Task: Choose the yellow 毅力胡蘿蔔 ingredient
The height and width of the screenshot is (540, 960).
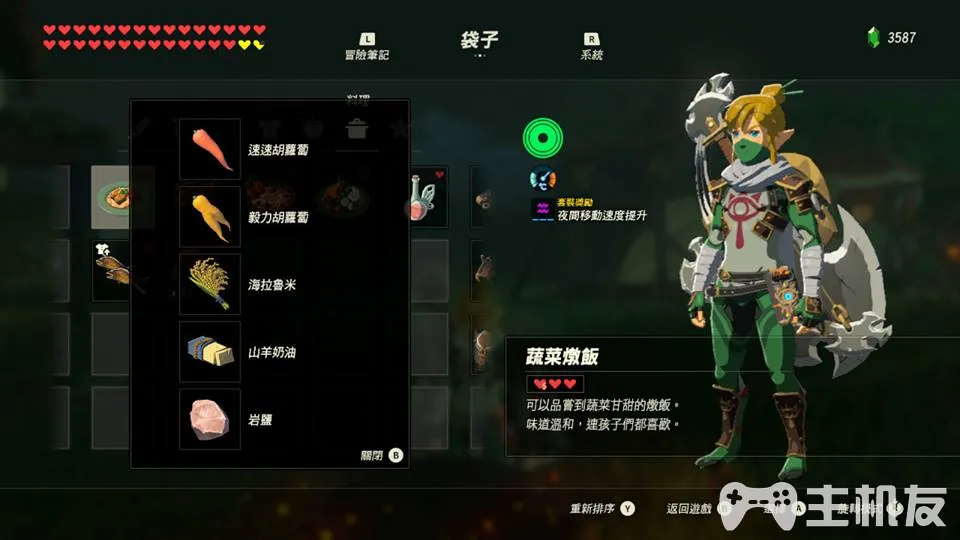Action: pyautogui.click(x=210, y=216)
